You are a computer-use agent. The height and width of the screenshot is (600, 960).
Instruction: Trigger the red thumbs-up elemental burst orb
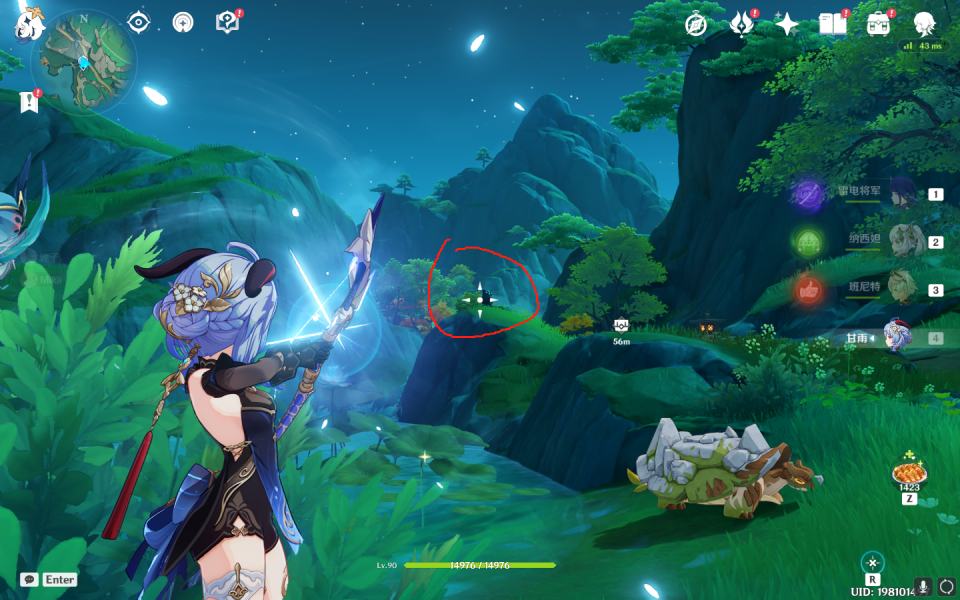(x=808, y=290)
